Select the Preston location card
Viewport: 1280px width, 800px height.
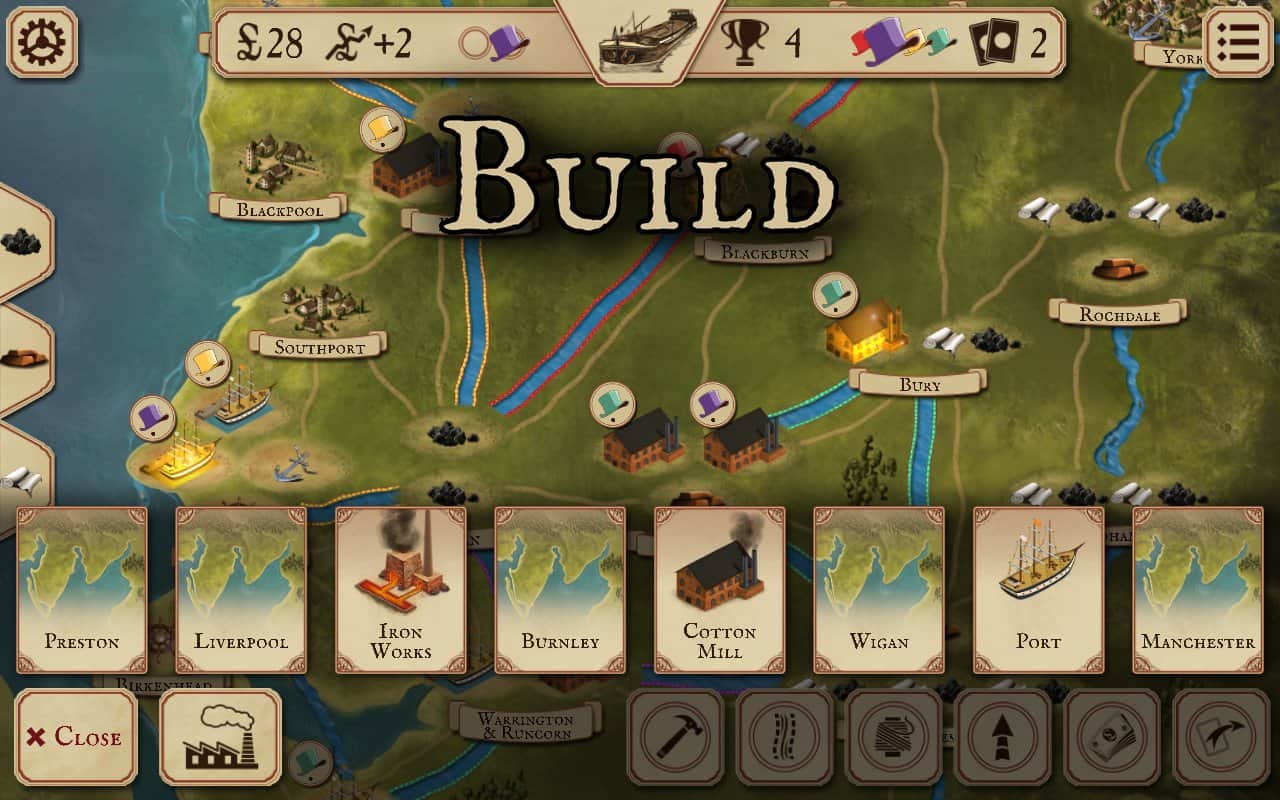click(82, 590)
